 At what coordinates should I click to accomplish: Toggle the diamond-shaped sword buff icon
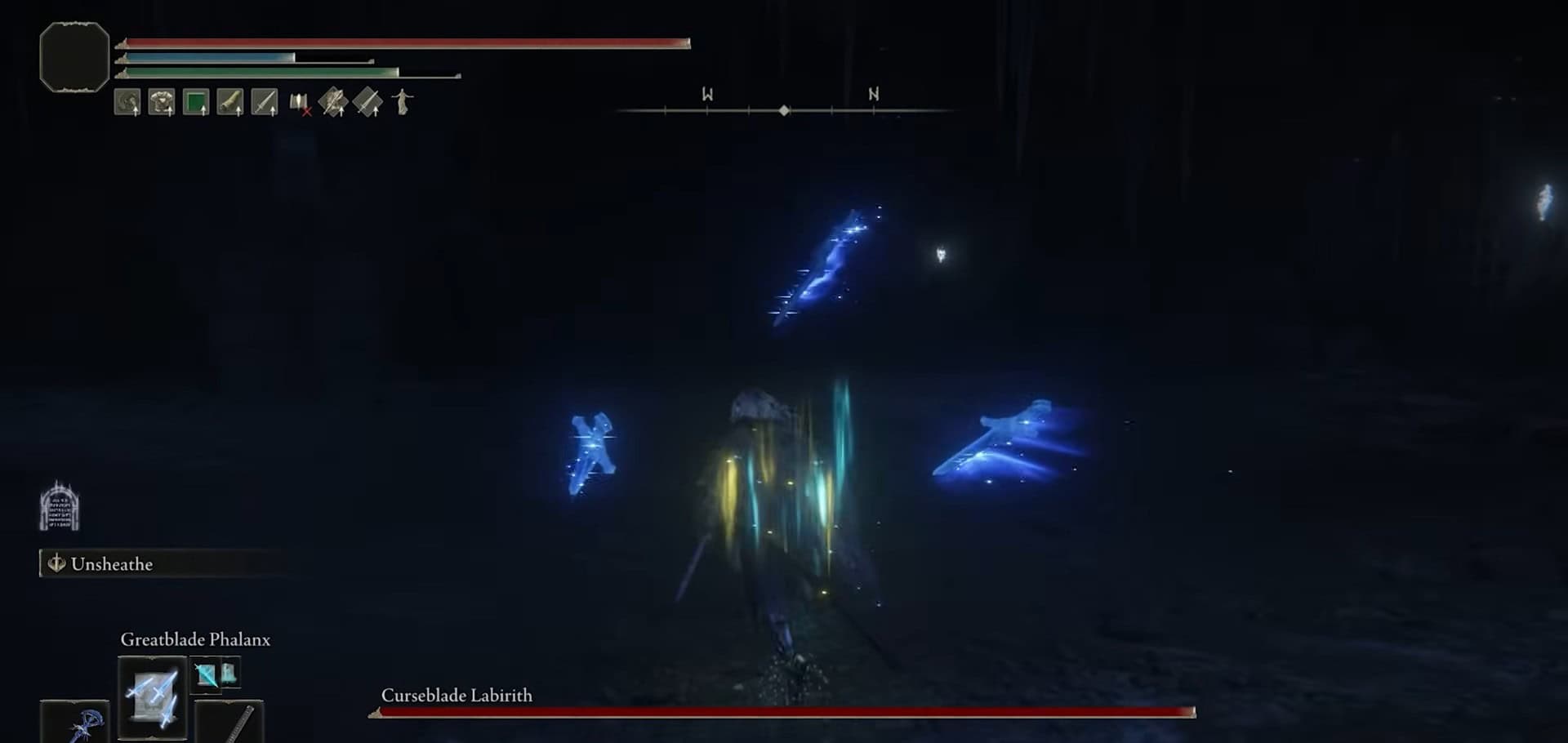pos(367,100)
